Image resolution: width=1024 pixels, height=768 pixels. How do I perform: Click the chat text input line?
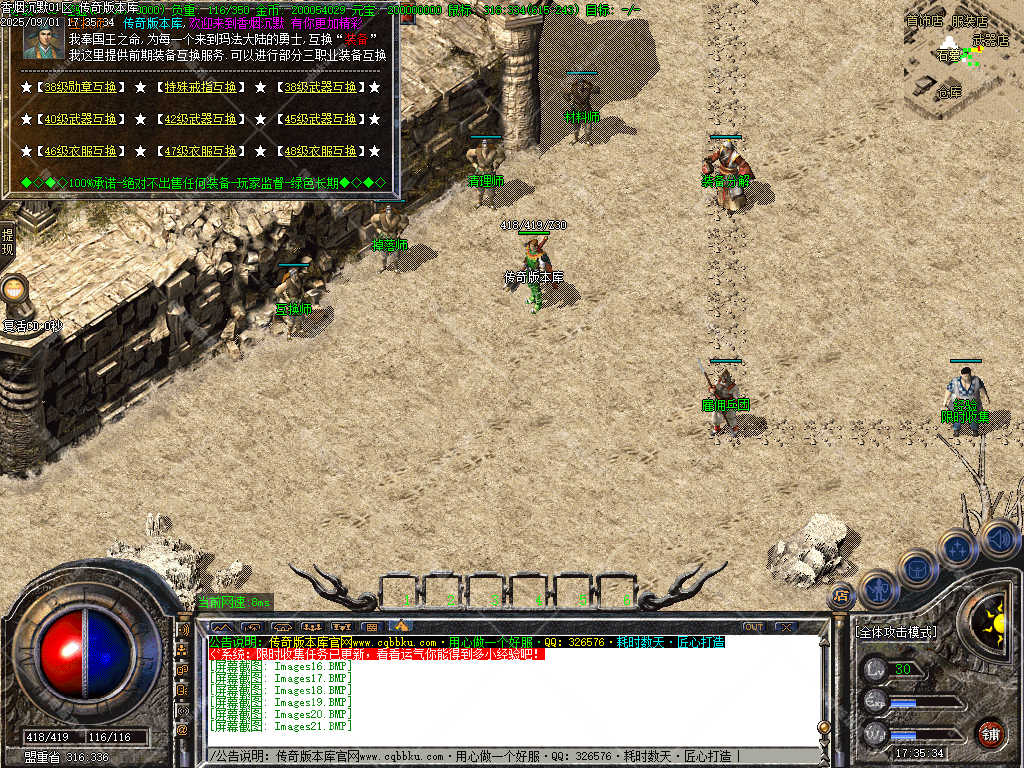(x=500, y=755)
